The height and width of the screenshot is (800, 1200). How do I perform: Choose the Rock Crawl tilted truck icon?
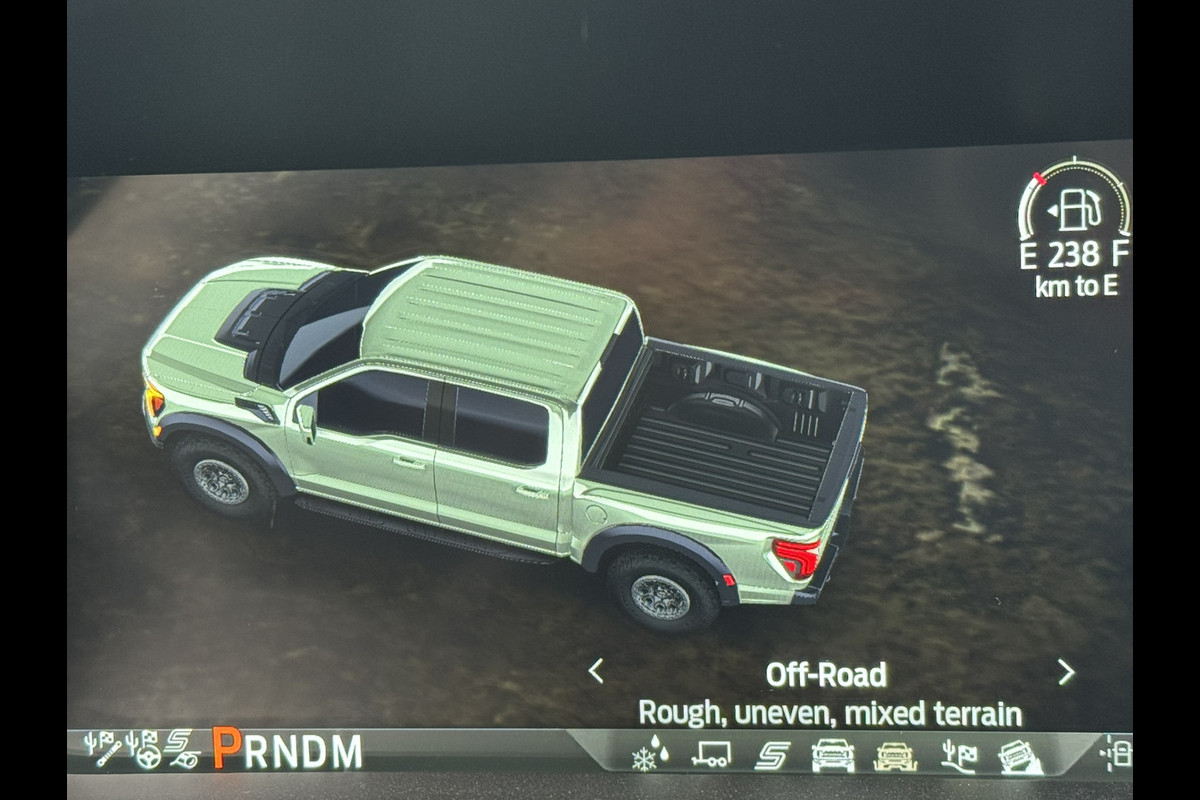(x=1021, y=755)
